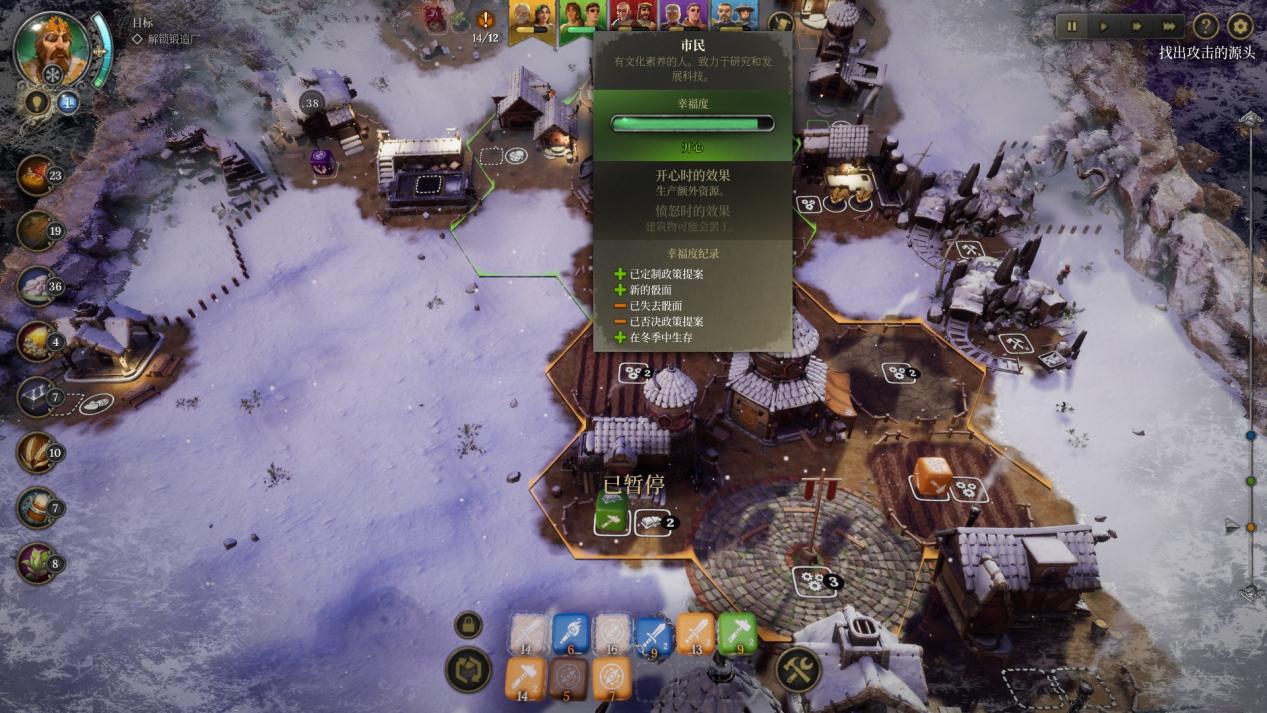Screen dimensions: 1267x713
Task: Click the wheat resource icon showing 10
Action: (x=36, y=453)
